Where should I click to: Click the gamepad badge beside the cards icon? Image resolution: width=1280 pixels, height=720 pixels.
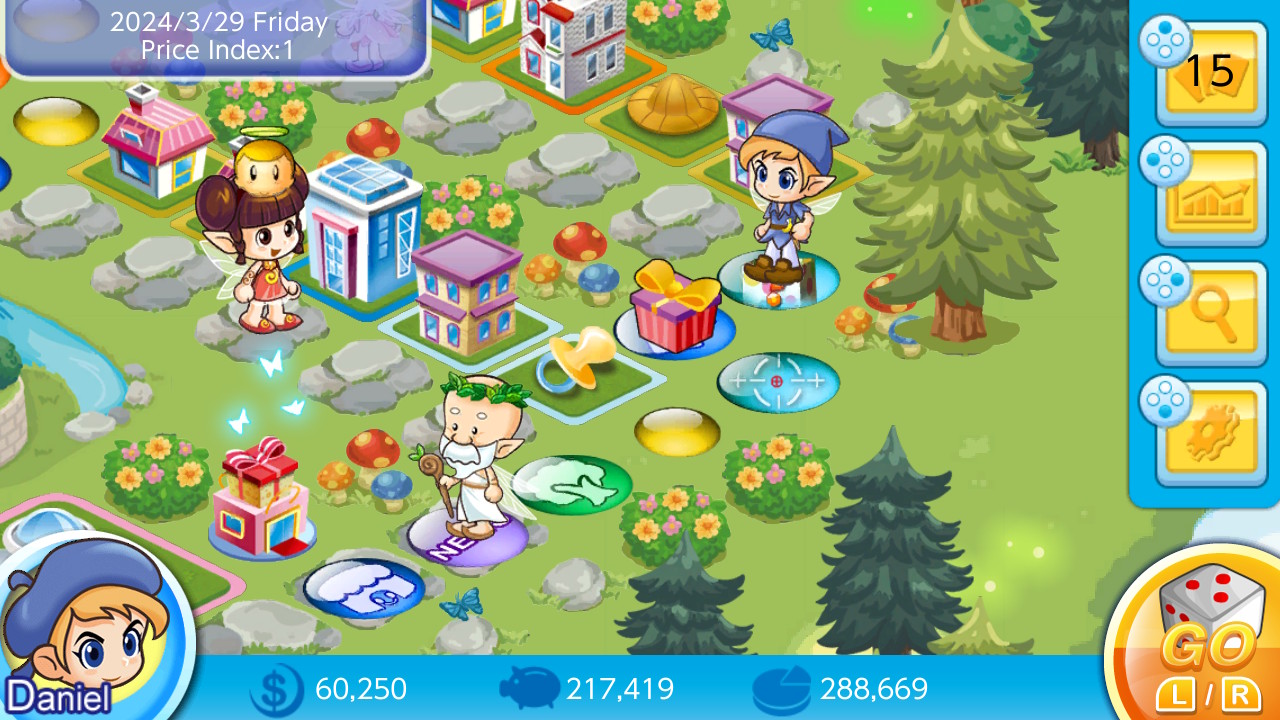click(1163, 45)
